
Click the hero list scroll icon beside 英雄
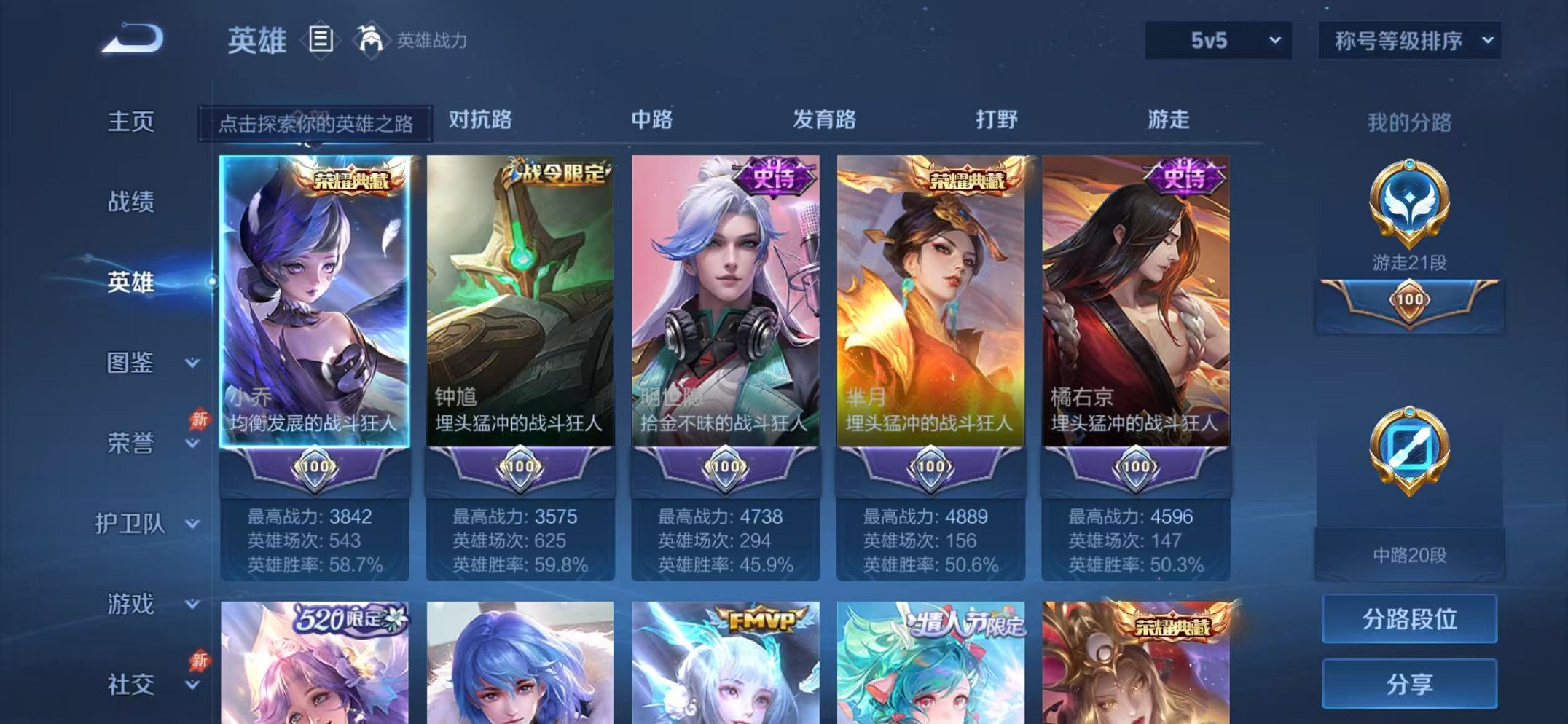click(319, 39)
